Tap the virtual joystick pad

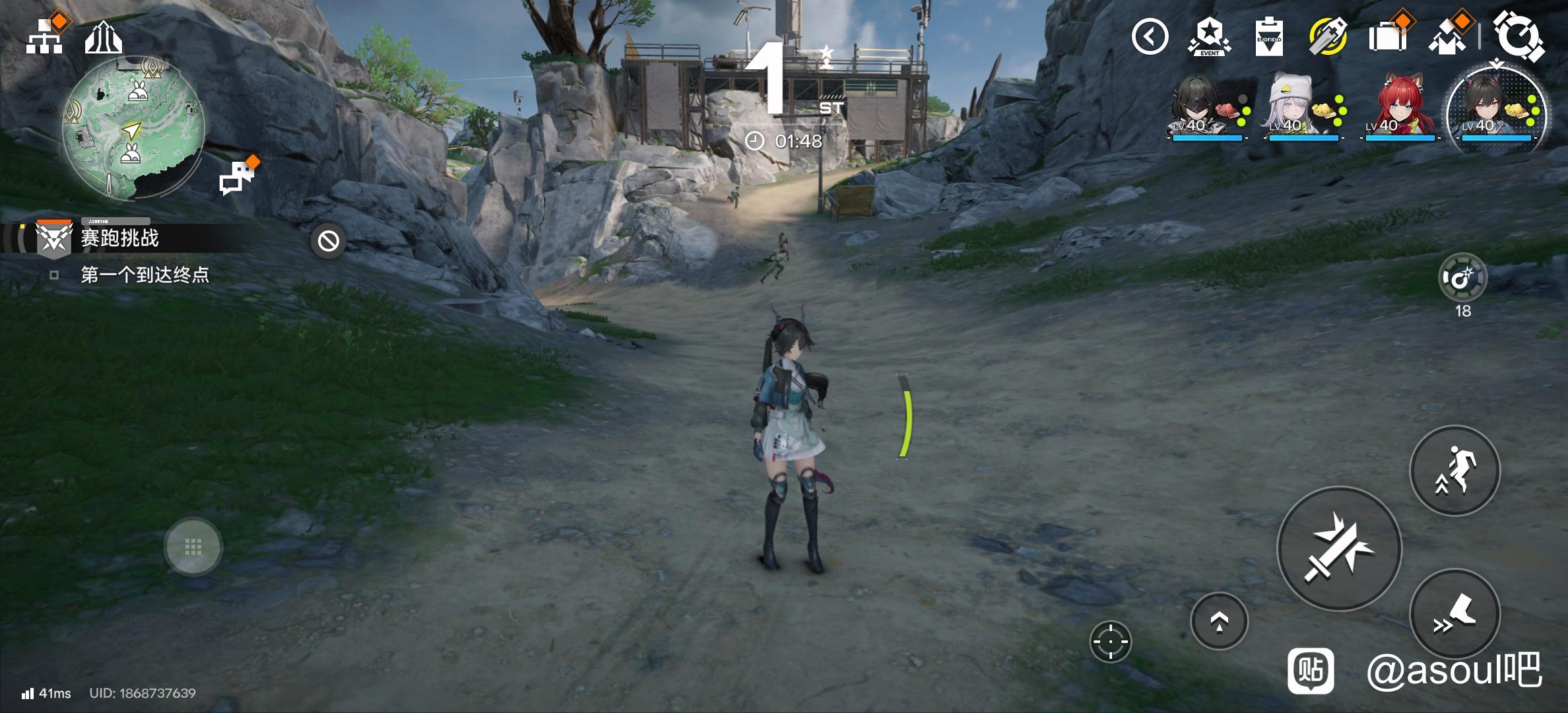[193, 547]
